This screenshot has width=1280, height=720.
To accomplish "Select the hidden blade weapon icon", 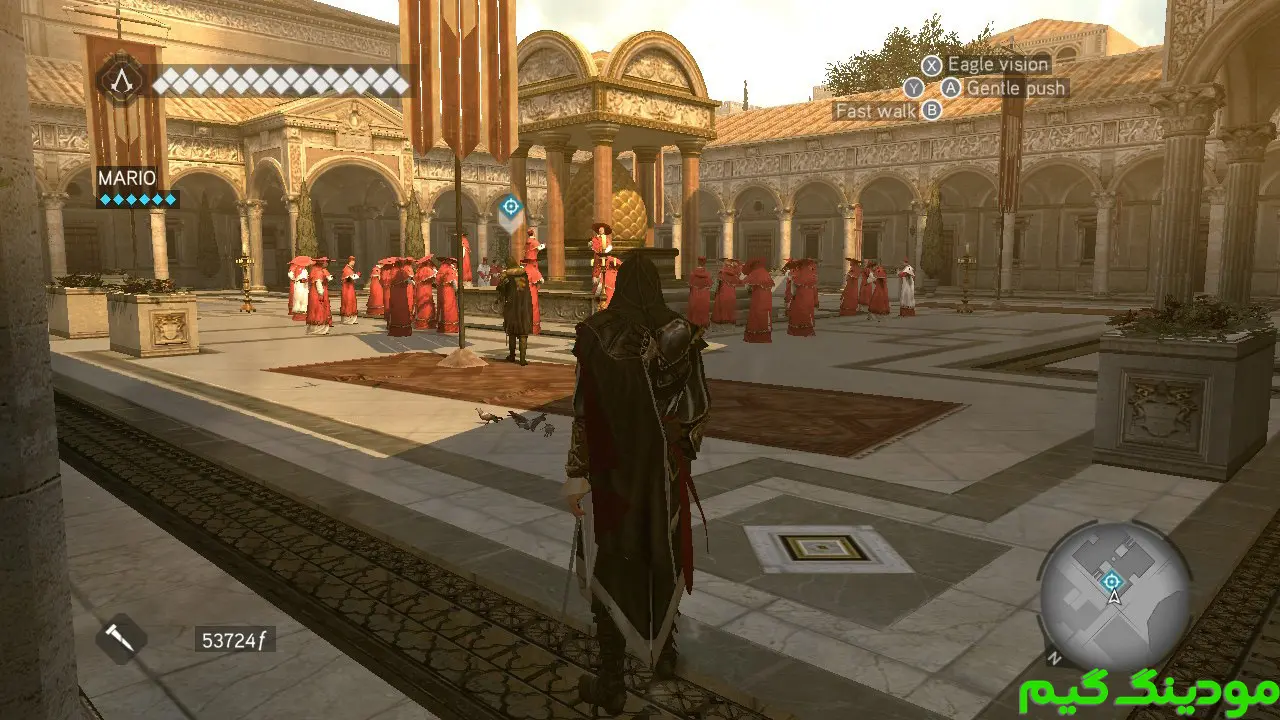I will [121, 639].
